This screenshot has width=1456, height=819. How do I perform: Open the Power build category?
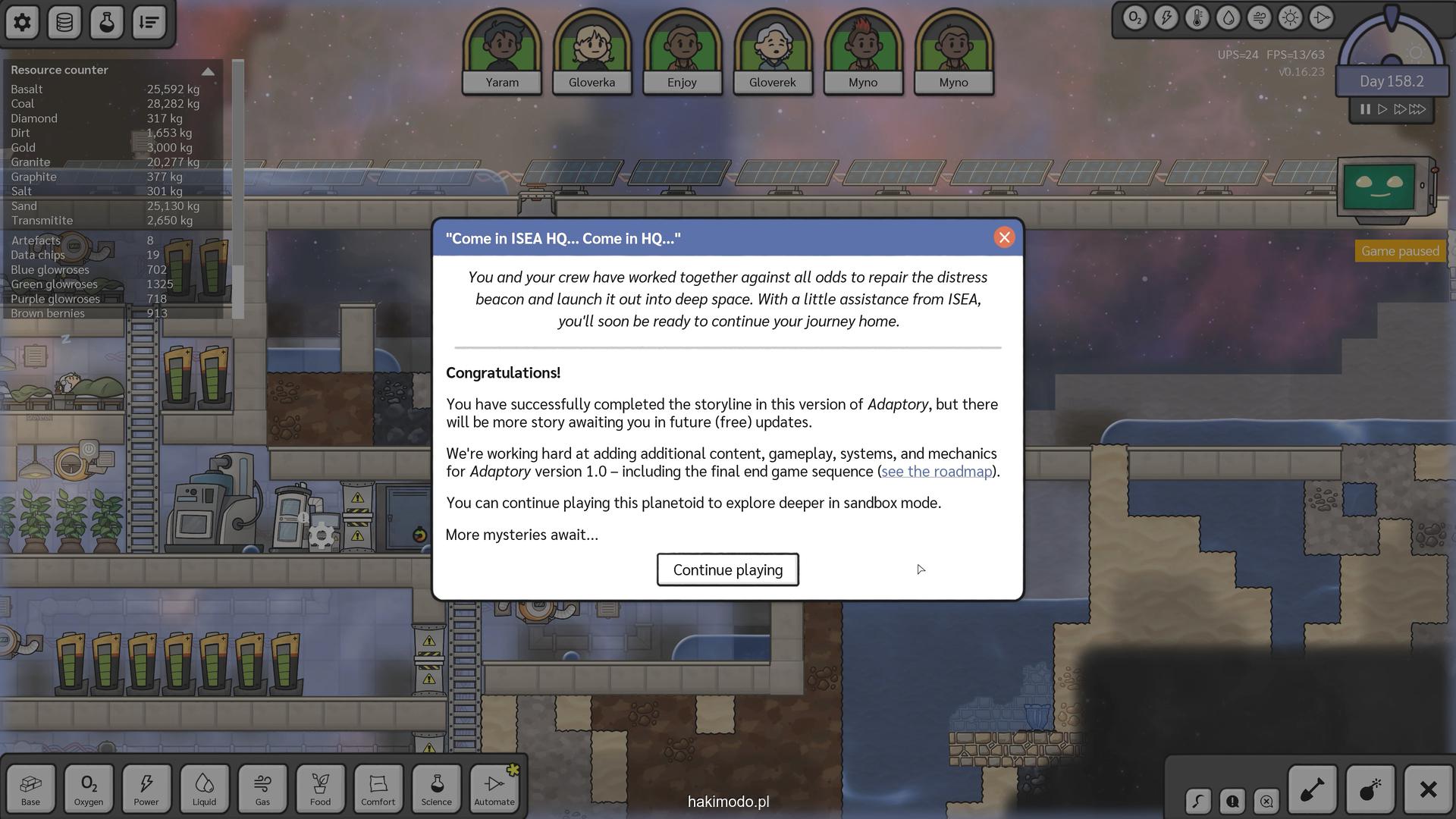146,789
